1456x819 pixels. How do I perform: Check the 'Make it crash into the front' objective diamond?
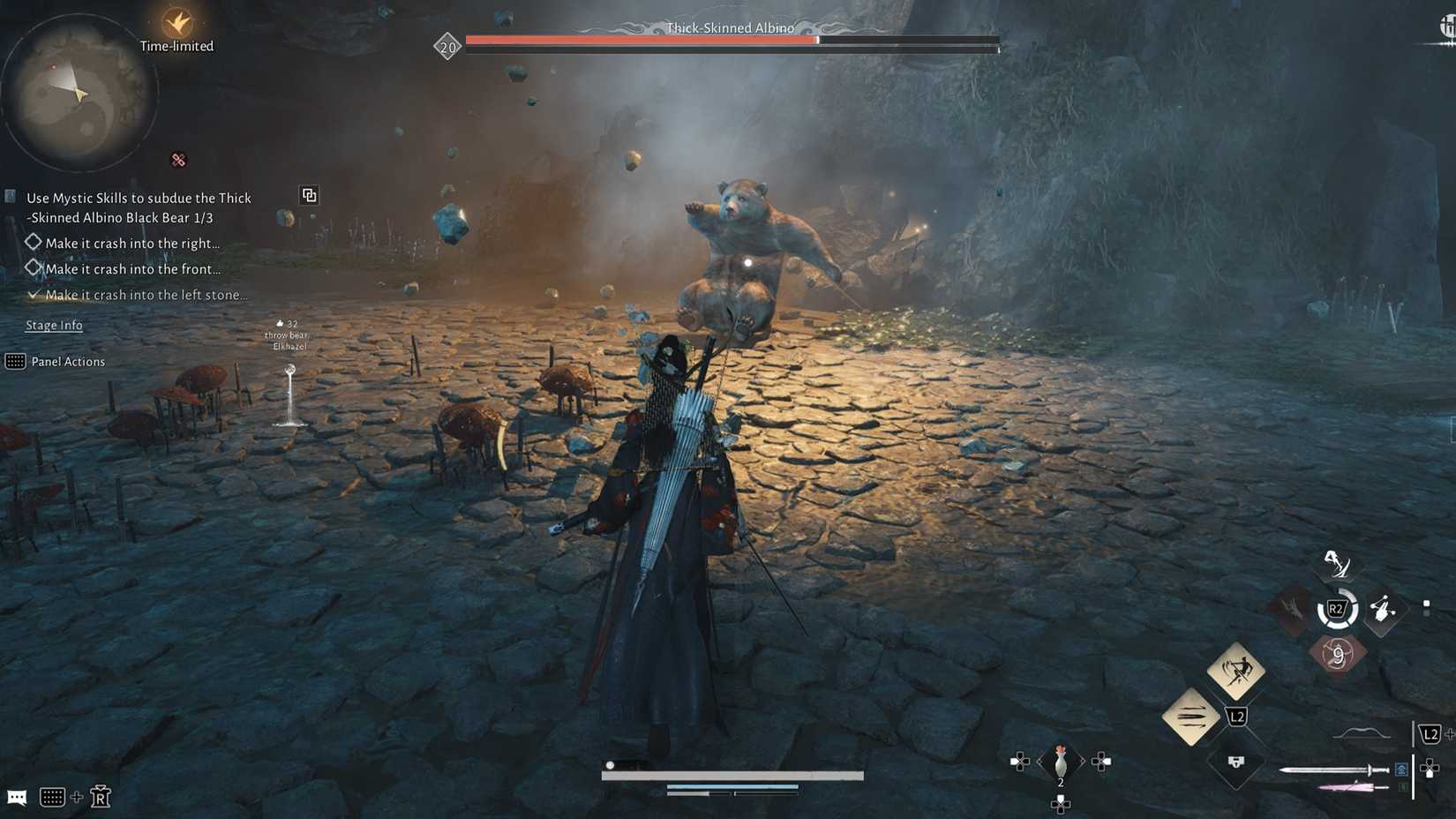coord(34,267)
